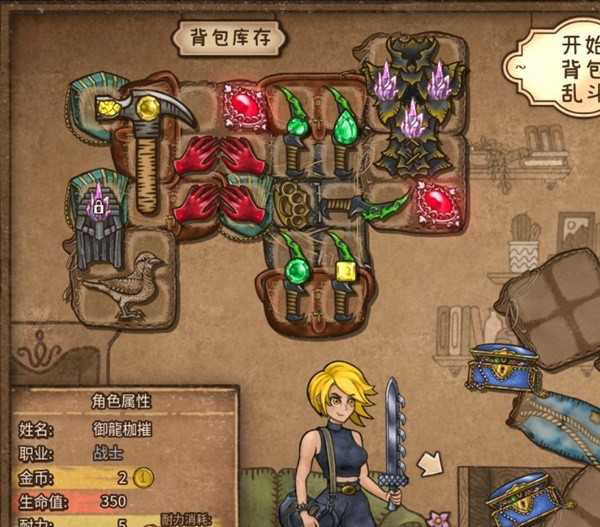Select the ruby gem below the crystal armor
Screen dimensions: 600x527
[x=437, y=204]
